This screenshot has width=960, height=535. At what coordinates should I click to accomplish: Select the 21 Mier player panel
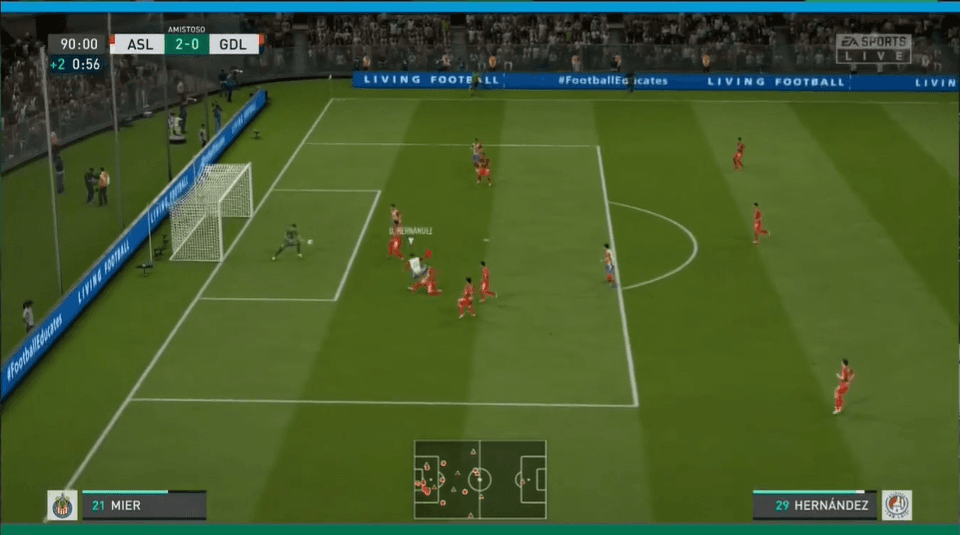tap(143, 505)
